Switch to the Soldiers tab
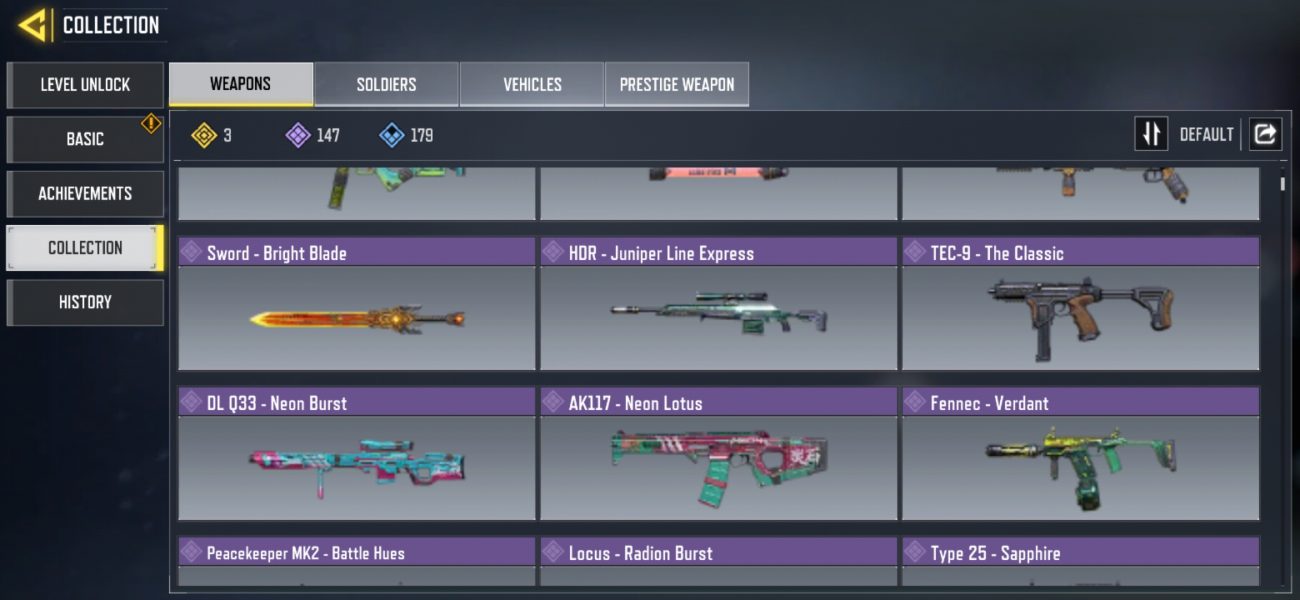 pyautogui.click(x=386, y=85)
